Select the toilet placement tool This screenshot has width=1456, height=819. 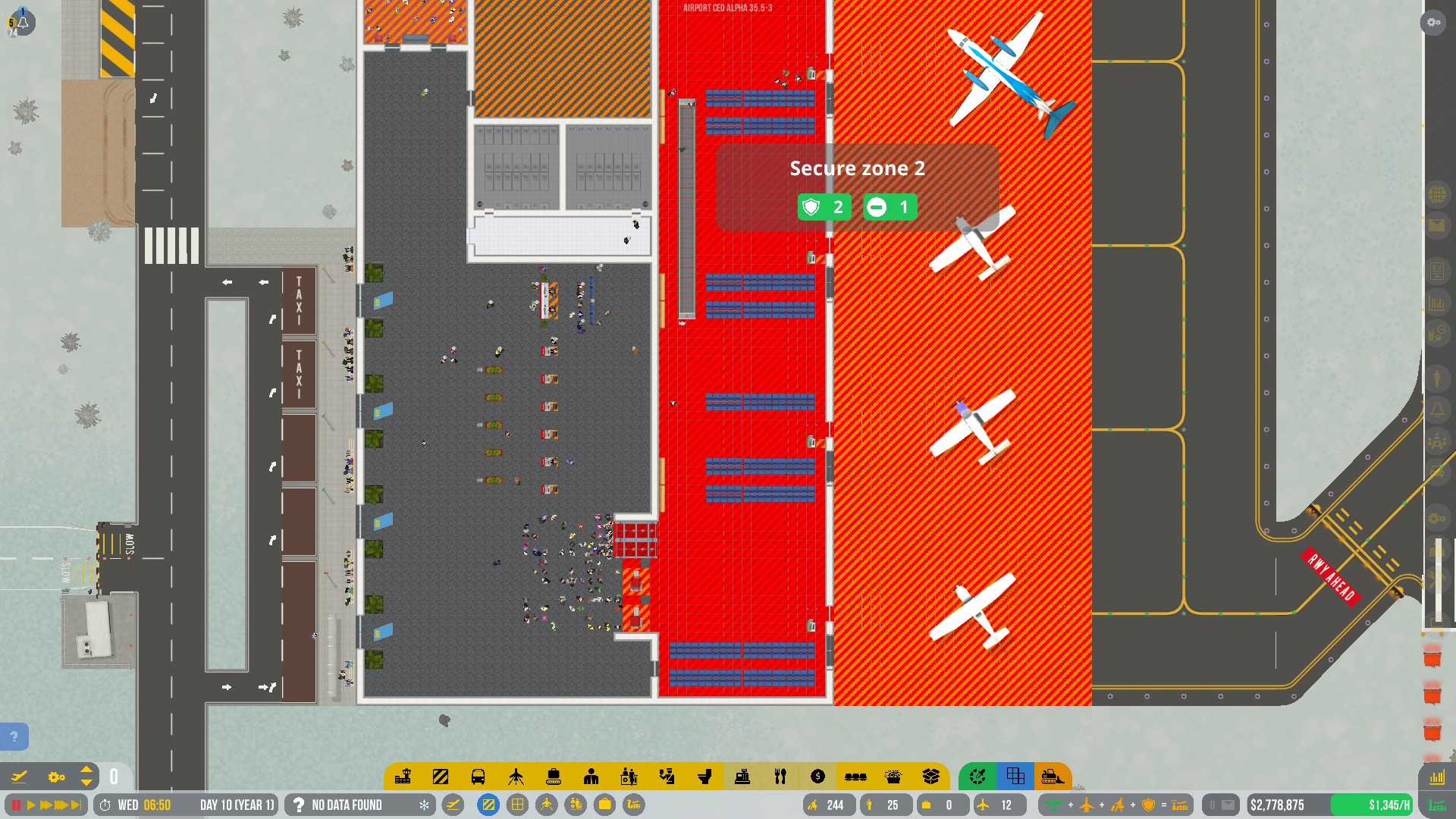[x=706, y=776]
